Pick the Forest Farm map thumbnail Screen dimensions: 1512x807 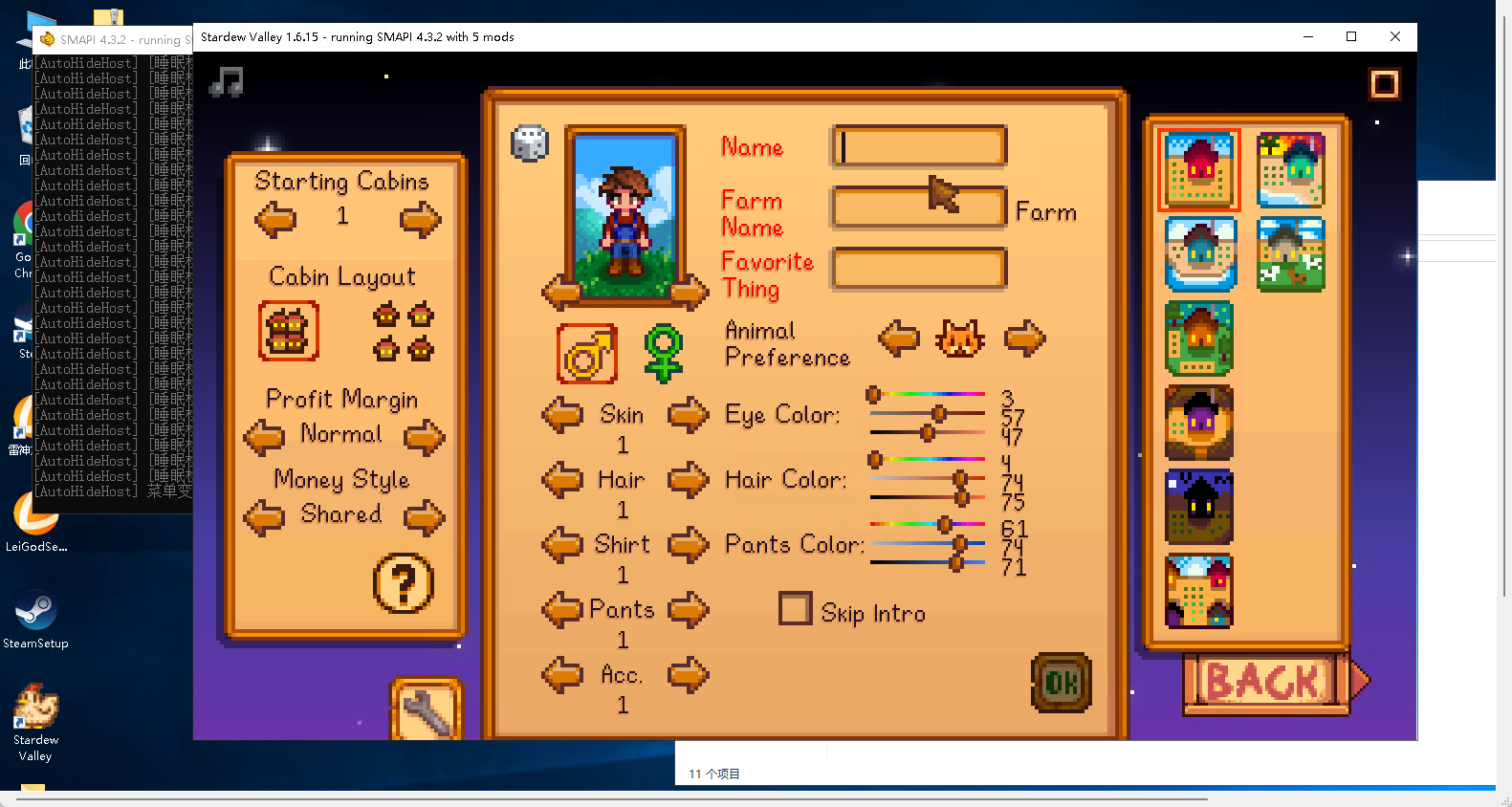[x=1199, y=338]
